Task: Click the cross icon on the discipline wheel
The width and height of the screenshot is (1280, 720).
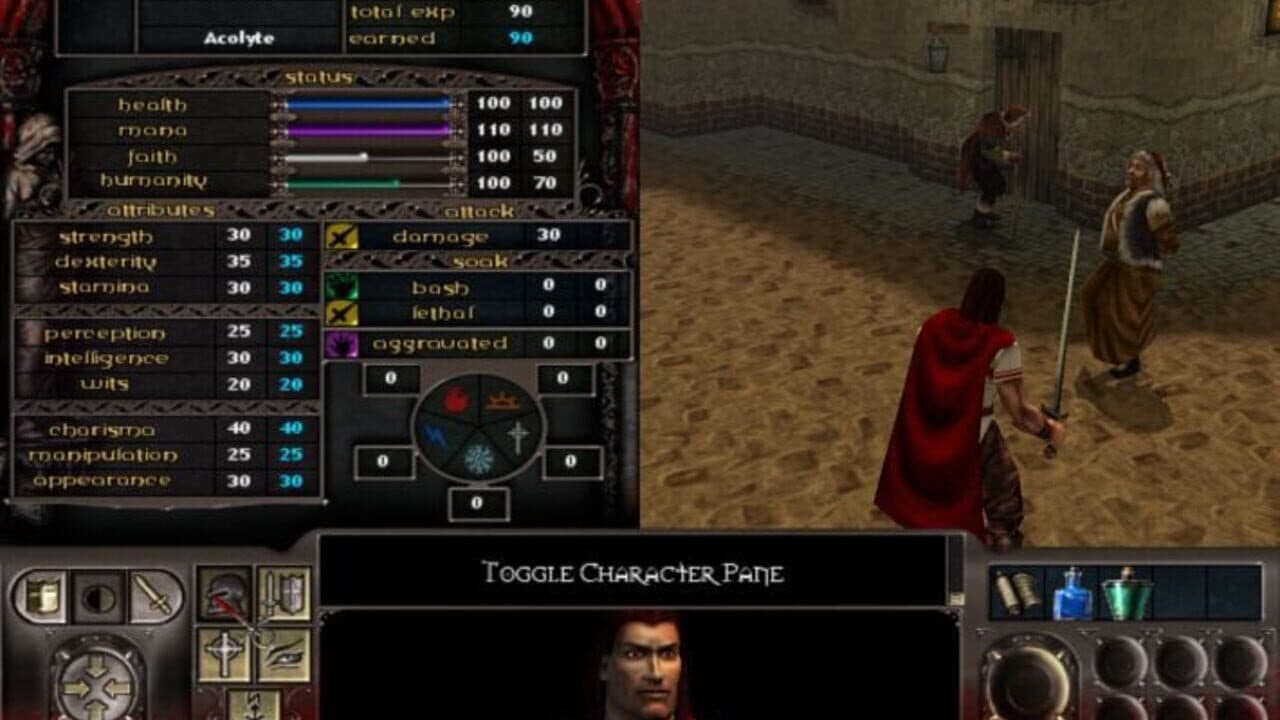Action: [518, 435]
